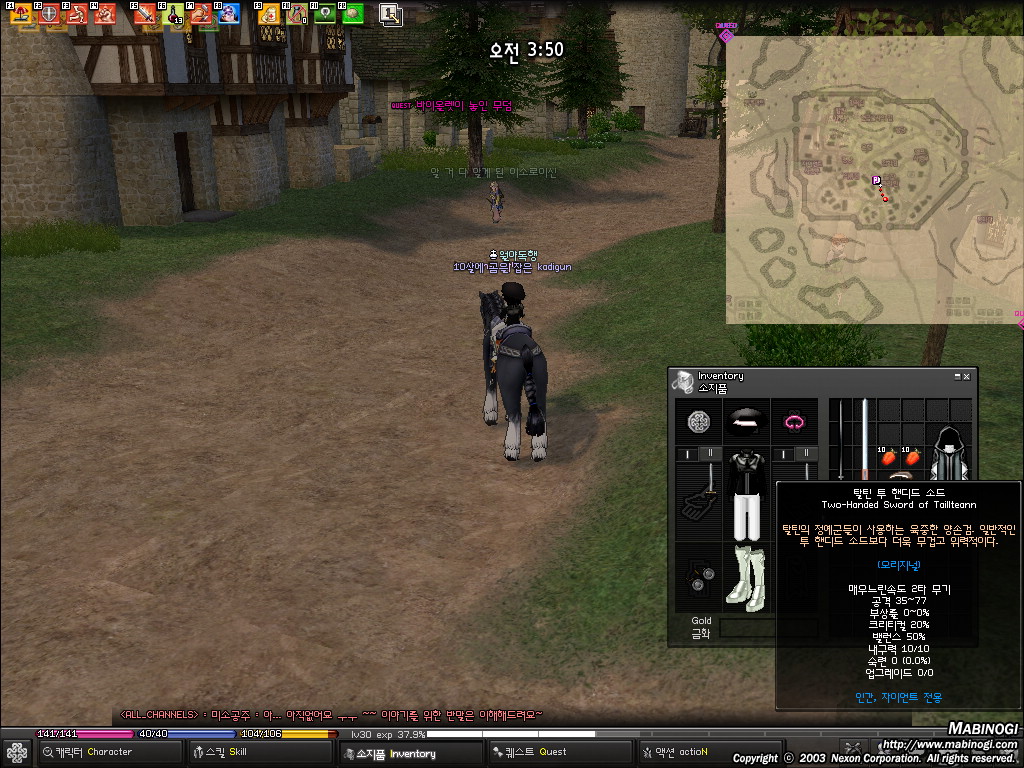Image resolution: width=1024 pixels, height=768 pixels.
Task: Switch the hotkey bar set with the numbered icon
Action: coord(390,14)
